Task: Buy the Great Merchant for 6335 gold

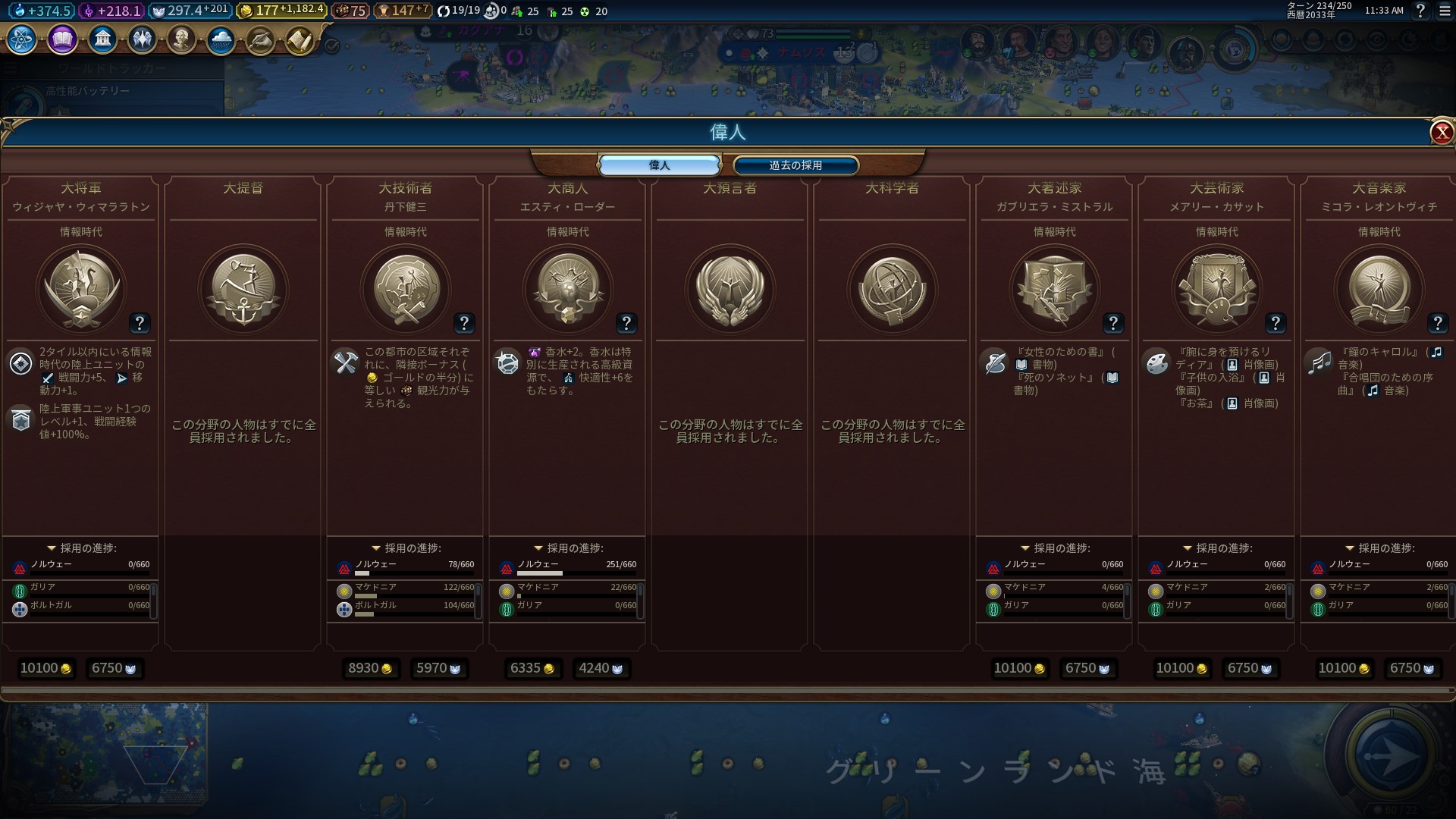Action: click(x=532, y=668)
